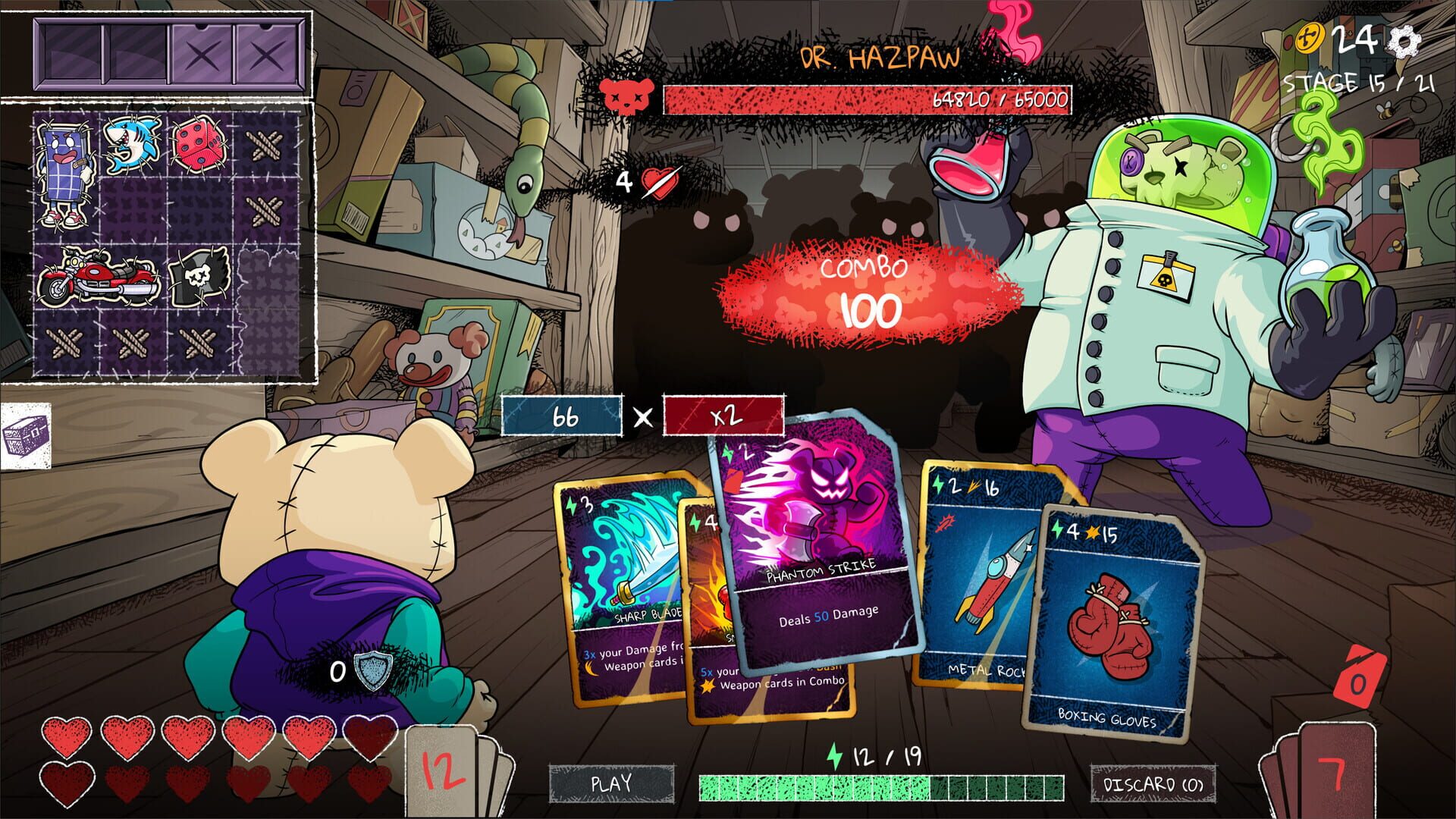Click the red bear skull icon near the boss health bar
Viewport: 1456px width, 819px height.
pyautogui.click(x=626, y=96)
